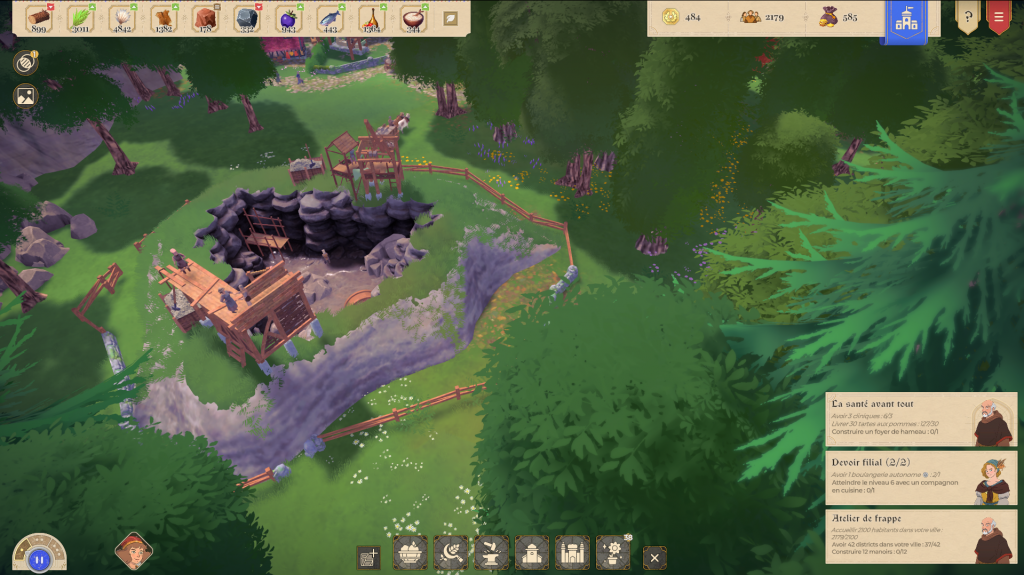Toggle the pause button
This screenshot has height=575, width=1024.
(x=39, y=559)
